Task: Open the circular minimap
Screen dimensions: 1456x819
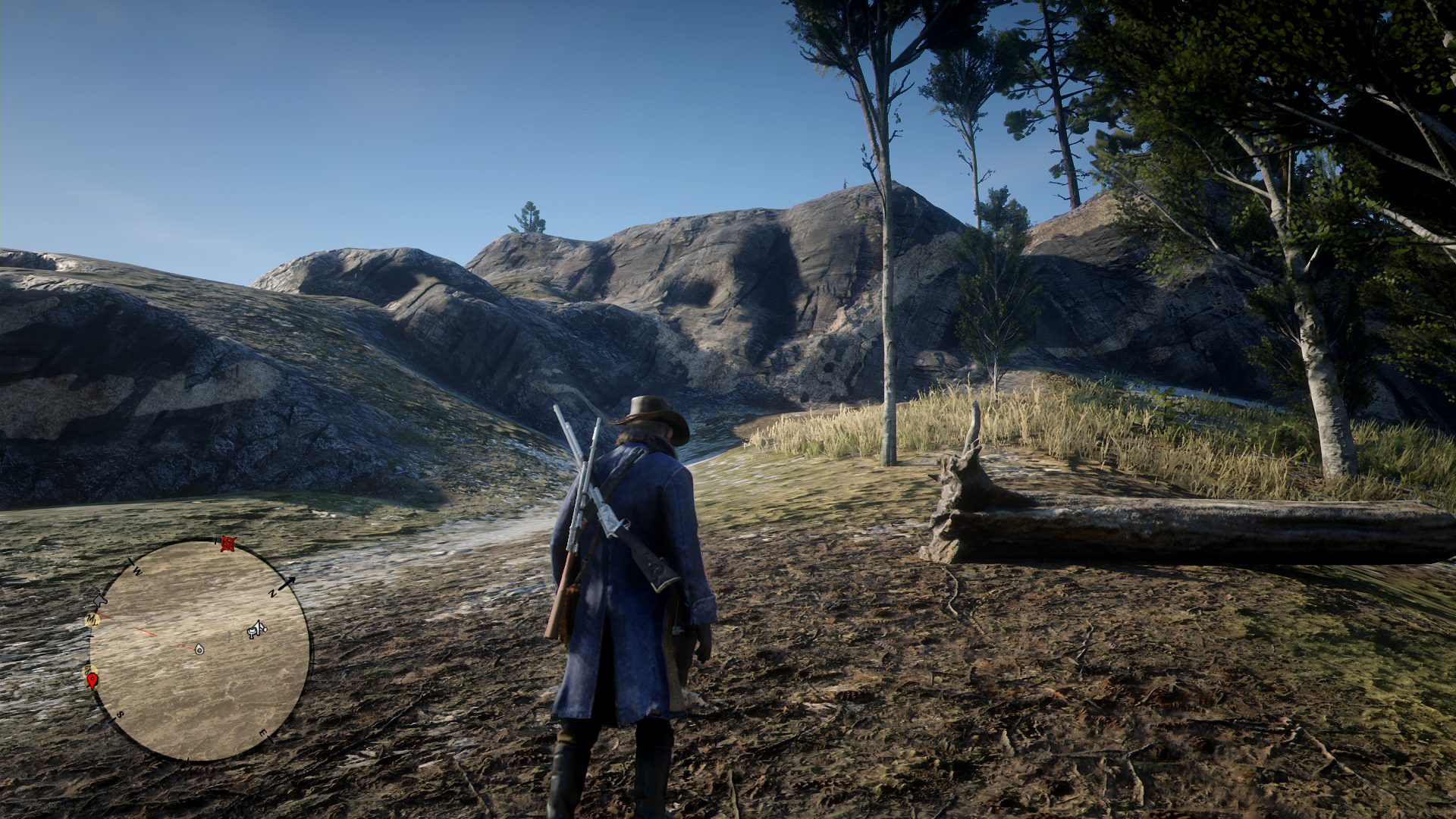Action: coord(199,649)
